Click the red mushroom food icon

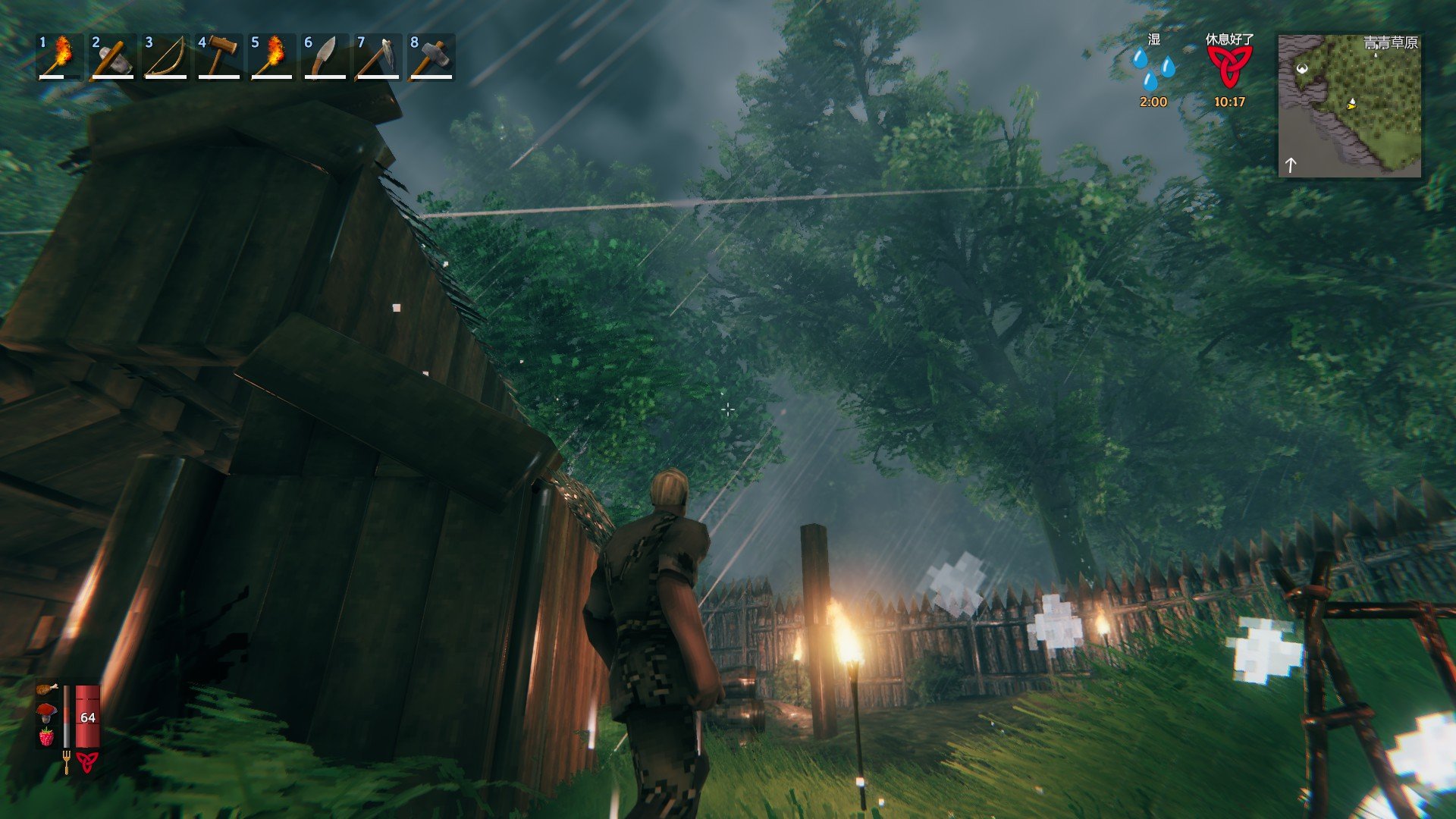[x=47, y=712]
